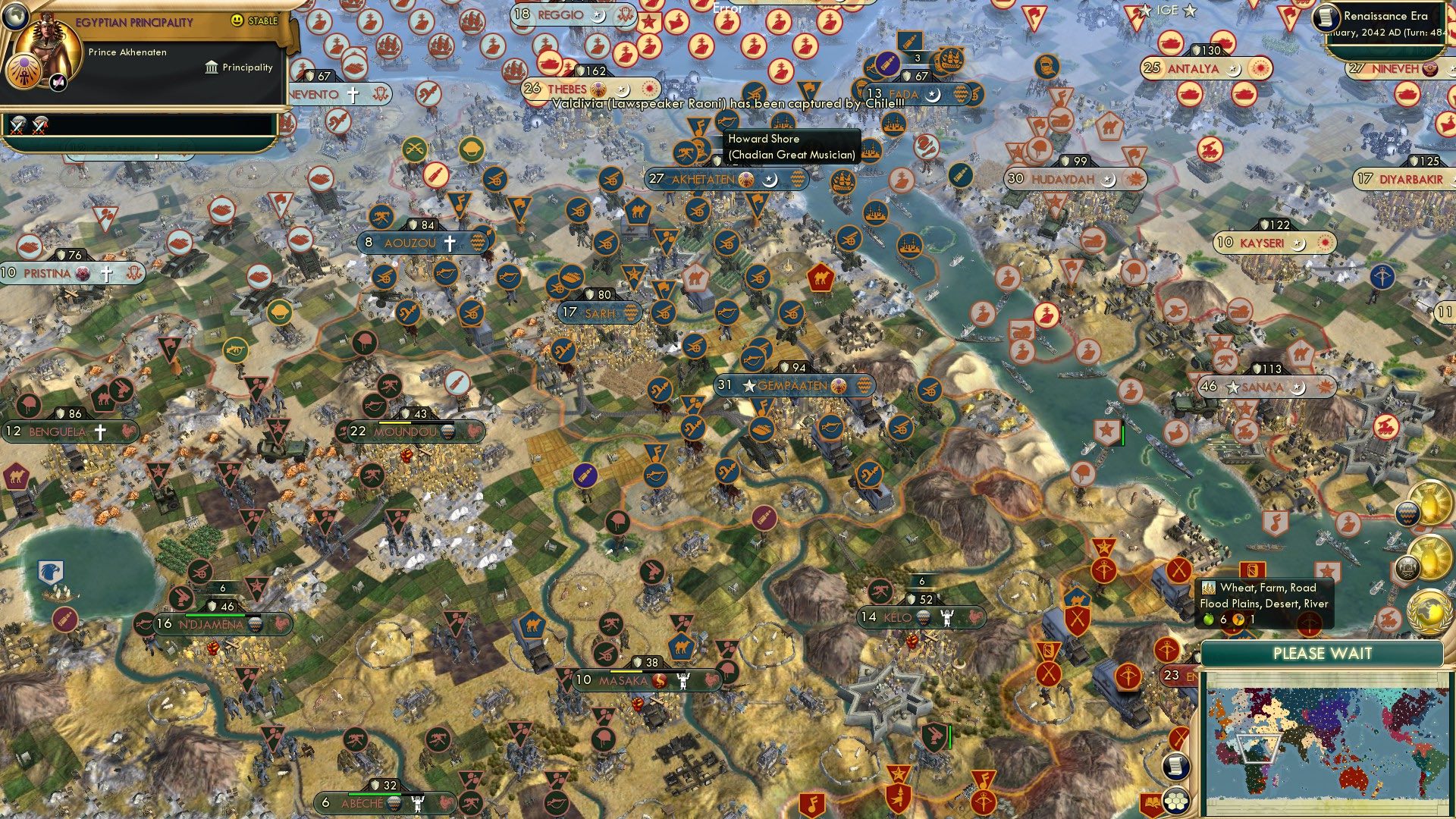Click the top golden Great Person medallion
Screen dimensions: 1456x819
1429,502
